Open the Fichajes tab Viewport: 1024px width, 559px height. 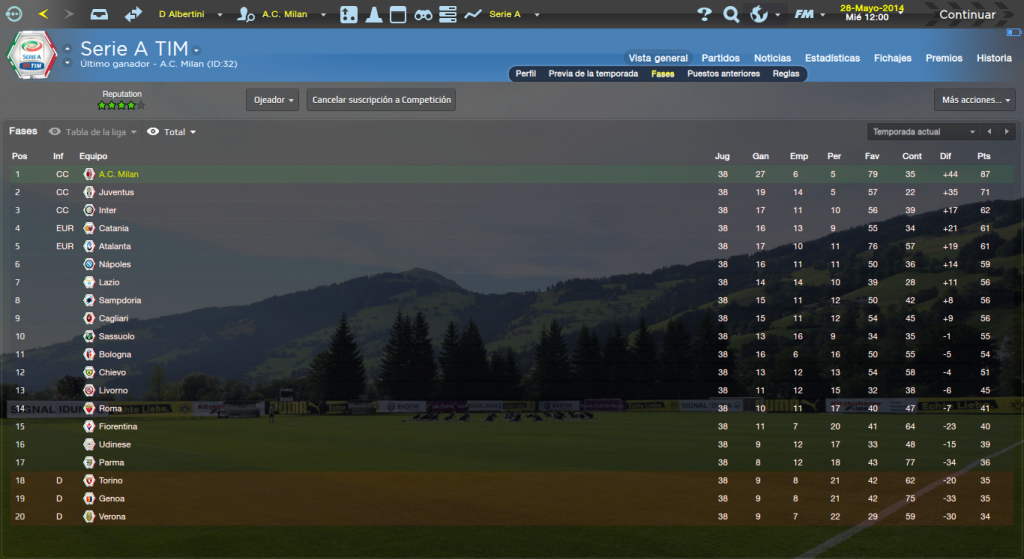(x=892, y=58)
